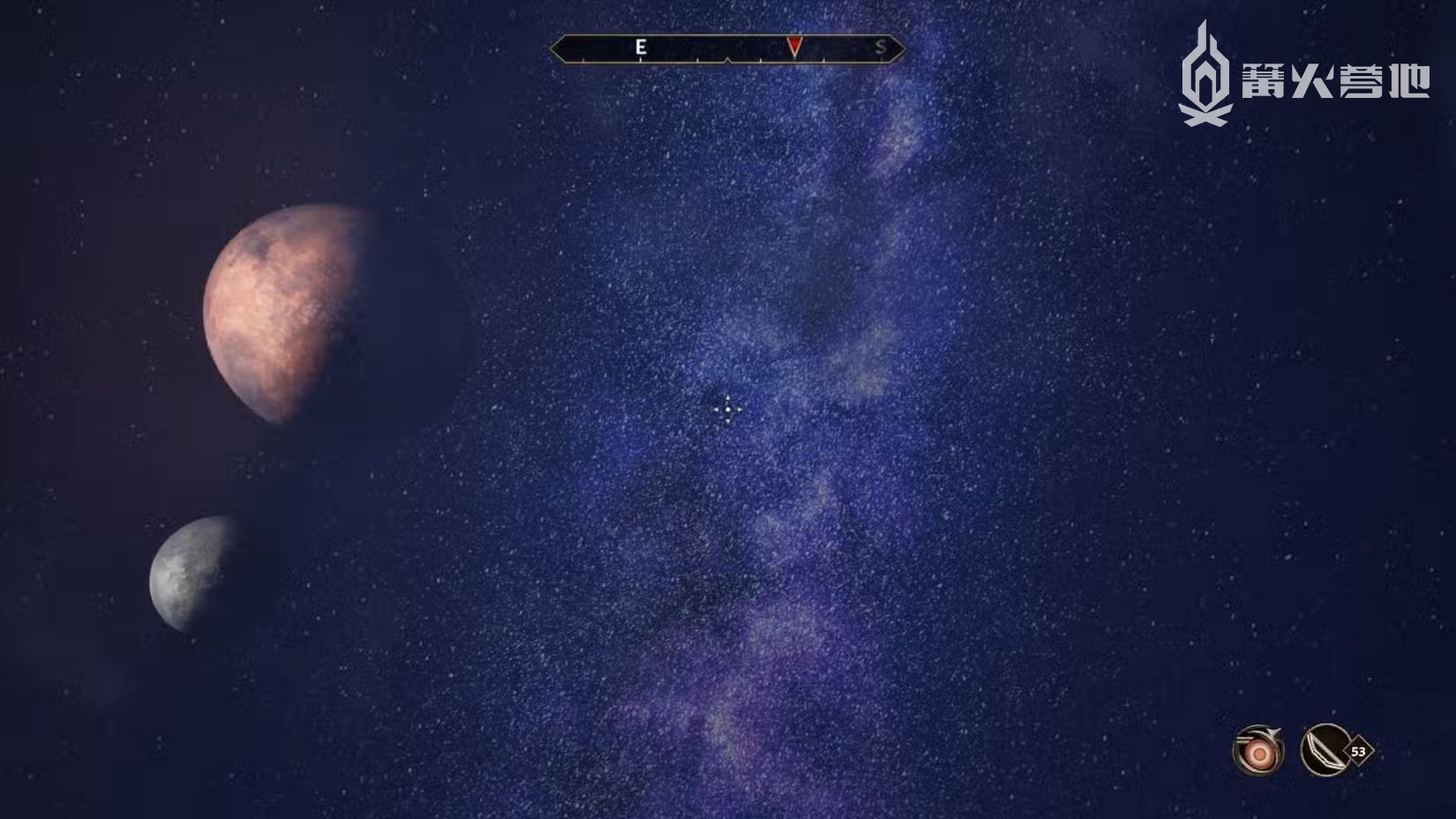Activate the red orb spell icon
This screenshot has height=819, width=1456.
pyautogui.click(x=1257, y=751)
